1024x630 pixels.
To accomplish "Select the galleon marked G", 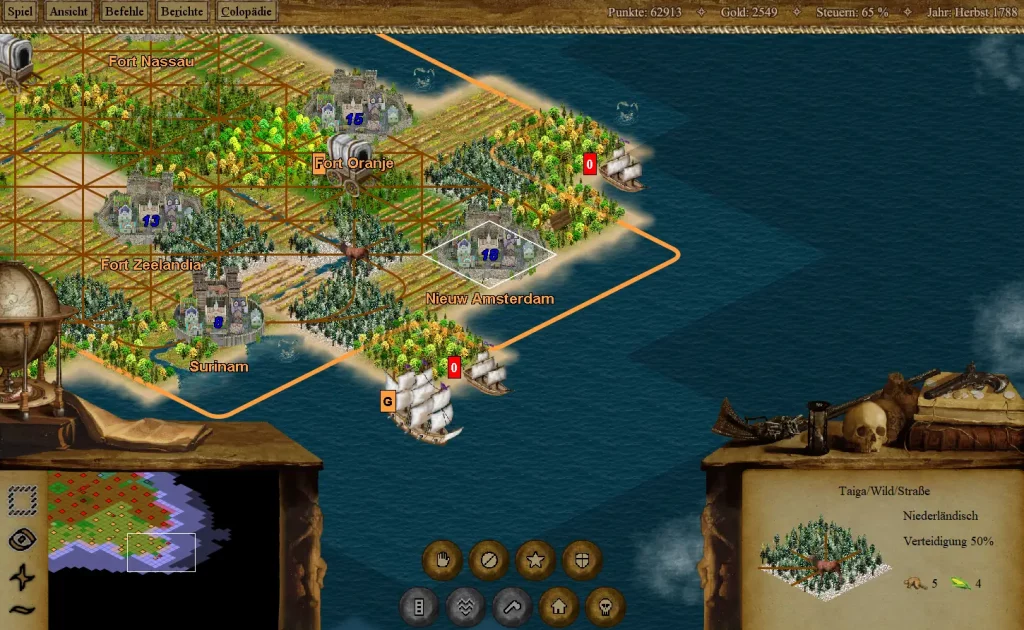I will [x=425, y=404].
